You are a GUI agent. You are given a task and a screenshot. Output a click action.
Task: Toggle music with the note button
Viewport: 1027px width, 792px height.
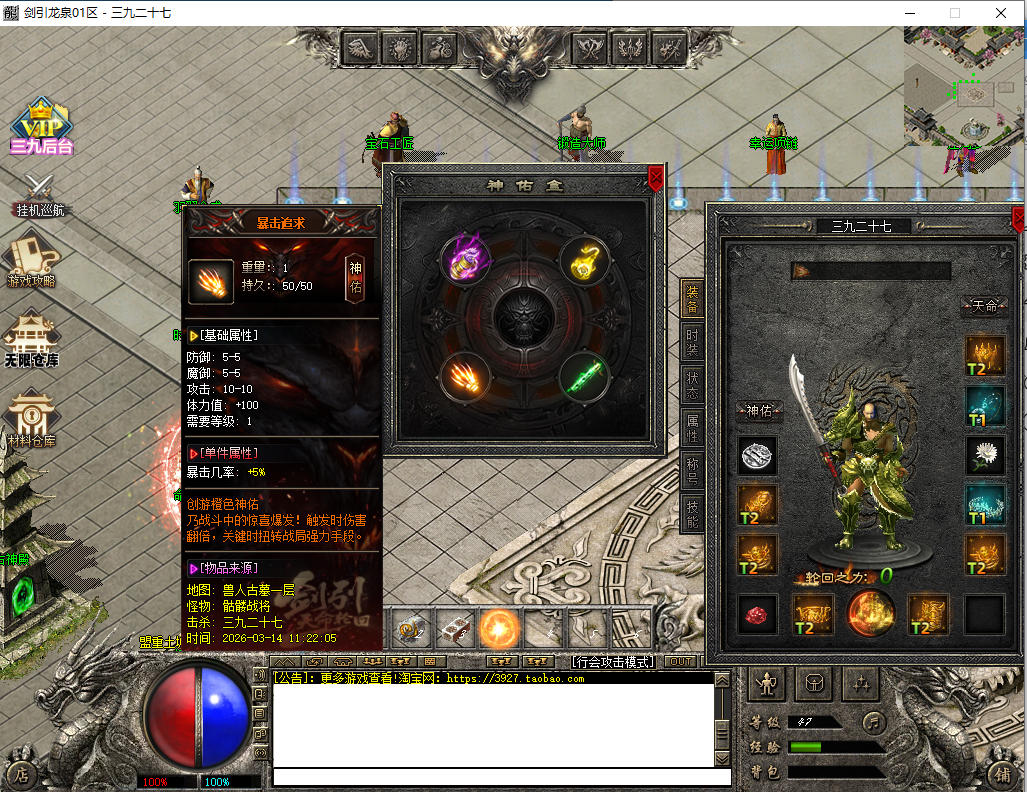(875, 721)
